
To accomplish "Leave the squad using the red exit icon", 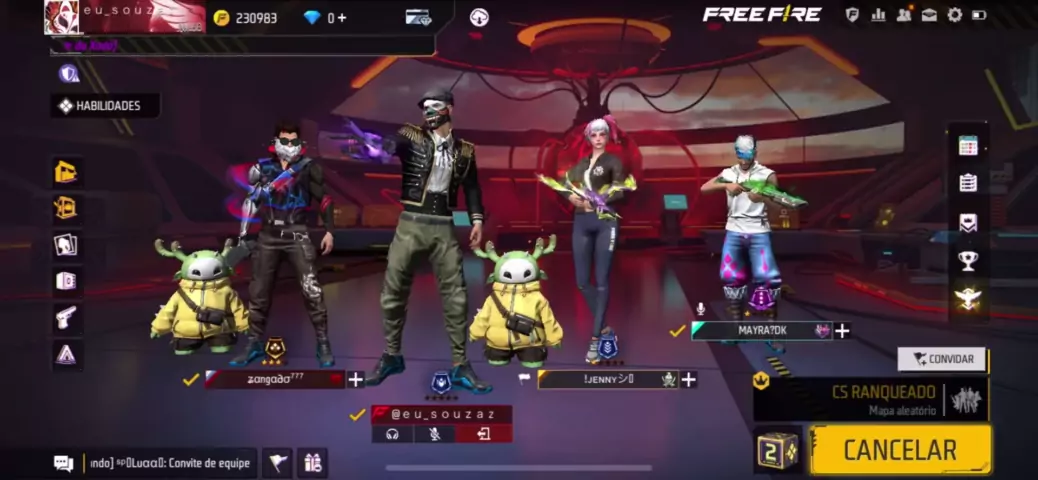I will [484, 434].
